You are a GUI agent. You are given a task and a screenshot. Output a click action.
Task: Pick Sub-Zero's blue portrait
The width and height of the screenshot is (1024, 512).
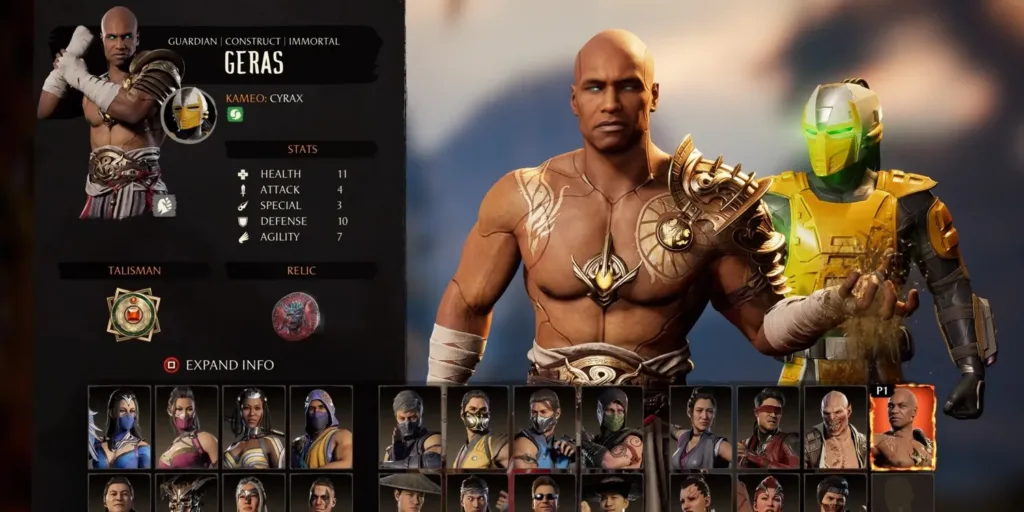pos(544,427)
